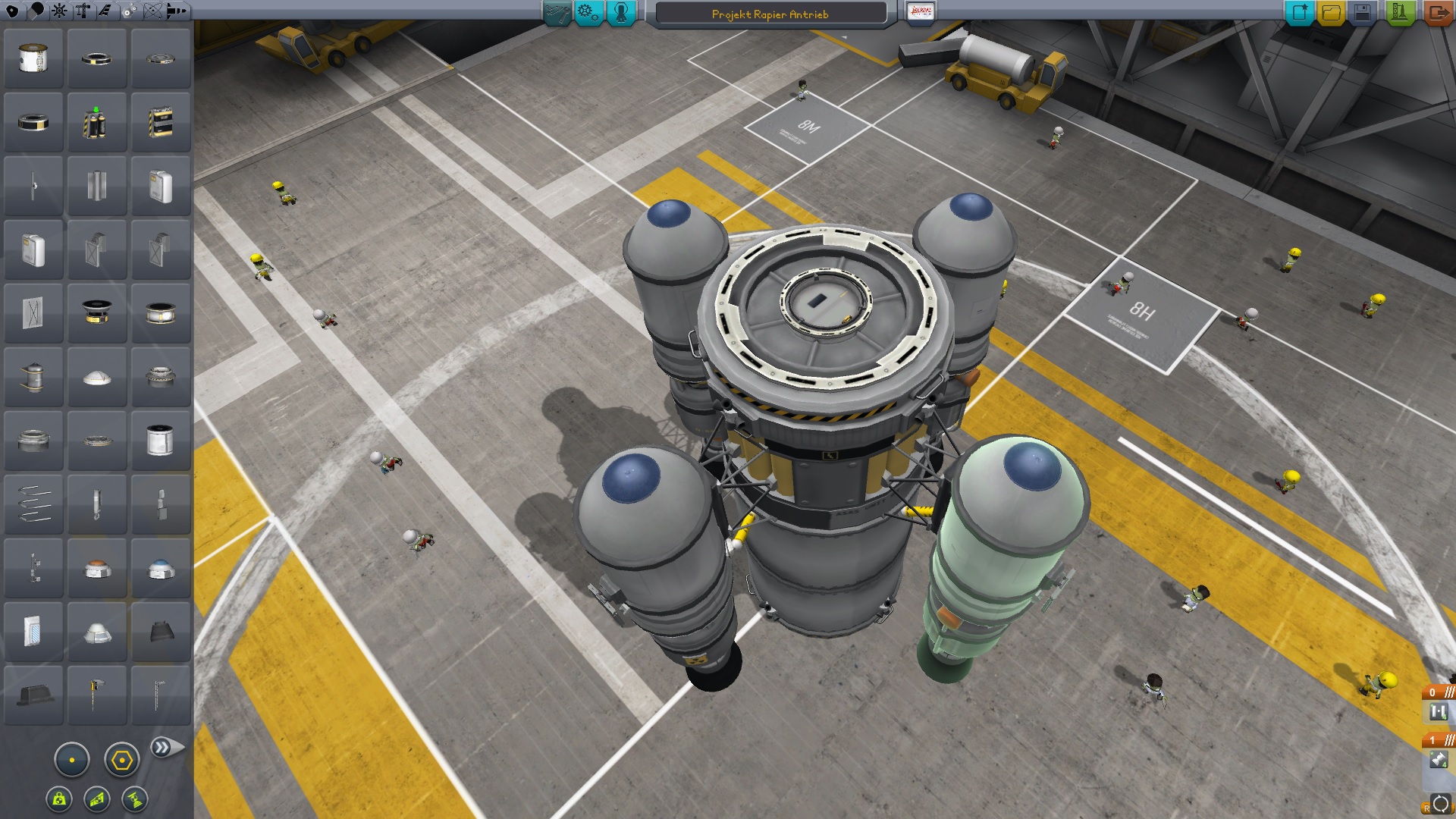Pick the white cylindrical tank part
The image size is (1456, 819).
coord(160,441)
